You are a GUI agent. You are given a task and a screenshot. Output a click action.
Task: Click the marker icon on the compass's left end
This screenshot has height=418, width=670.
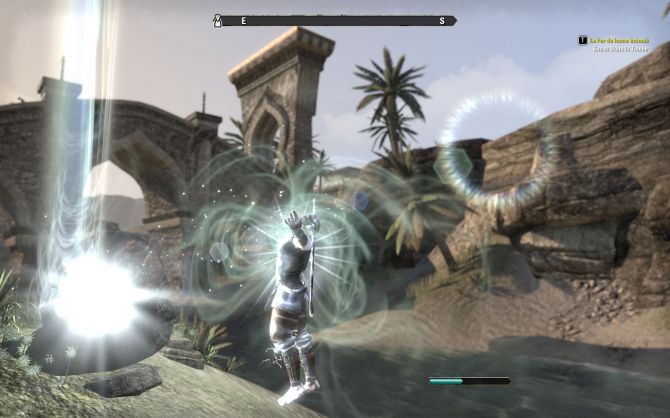(217, 20)
